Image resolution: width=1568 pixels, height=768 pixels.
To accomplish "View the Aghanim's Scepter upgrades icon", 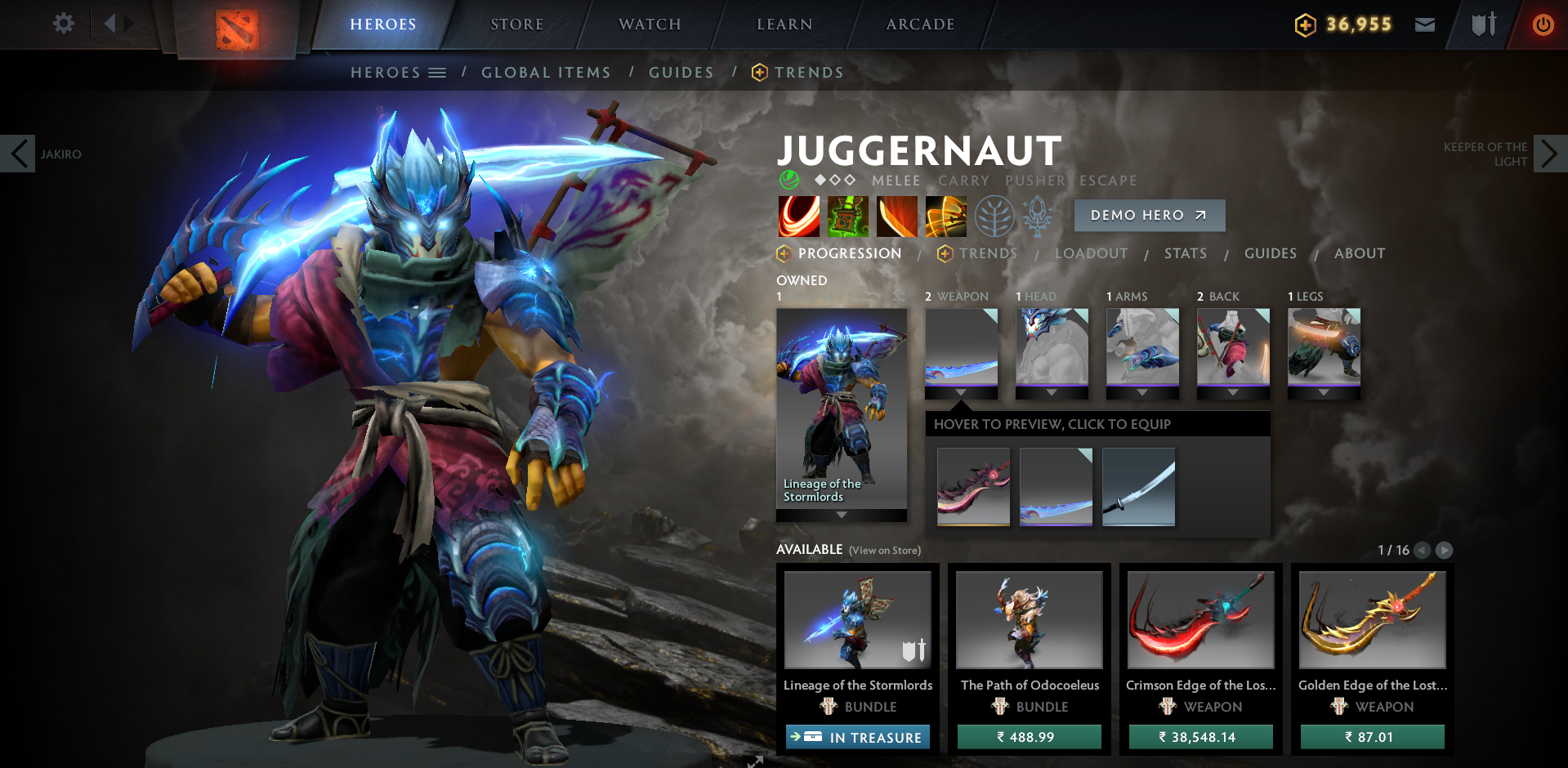I will (x=1039, y=216).
